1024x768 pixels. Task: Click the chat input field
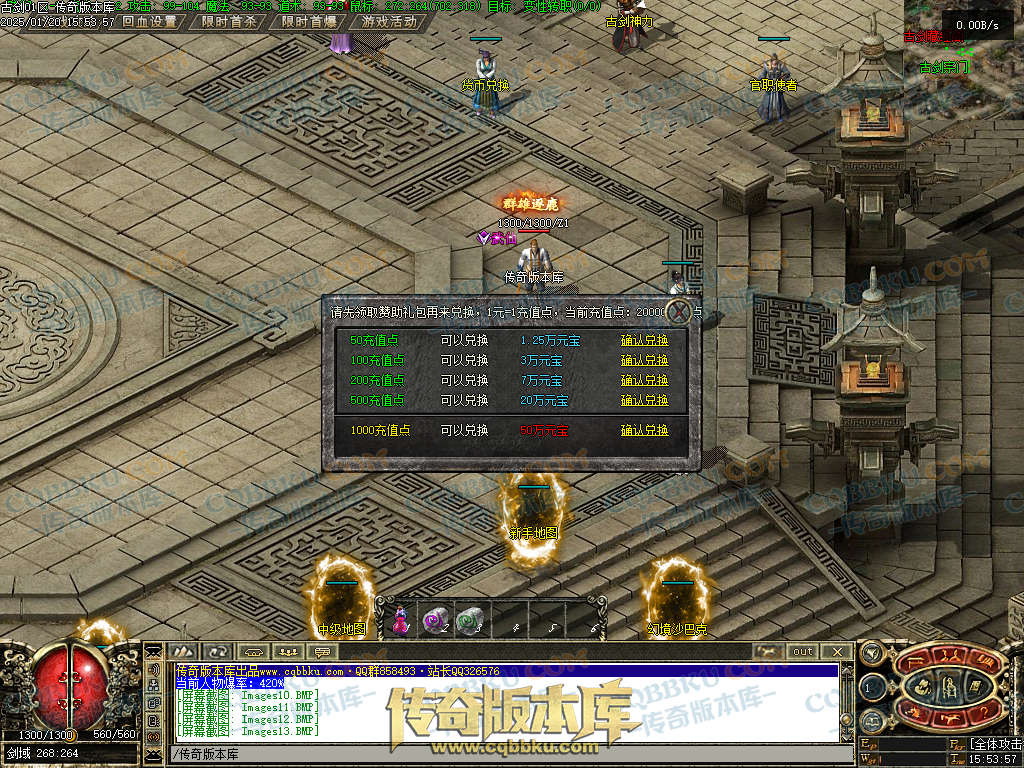[x=500, y=753]
